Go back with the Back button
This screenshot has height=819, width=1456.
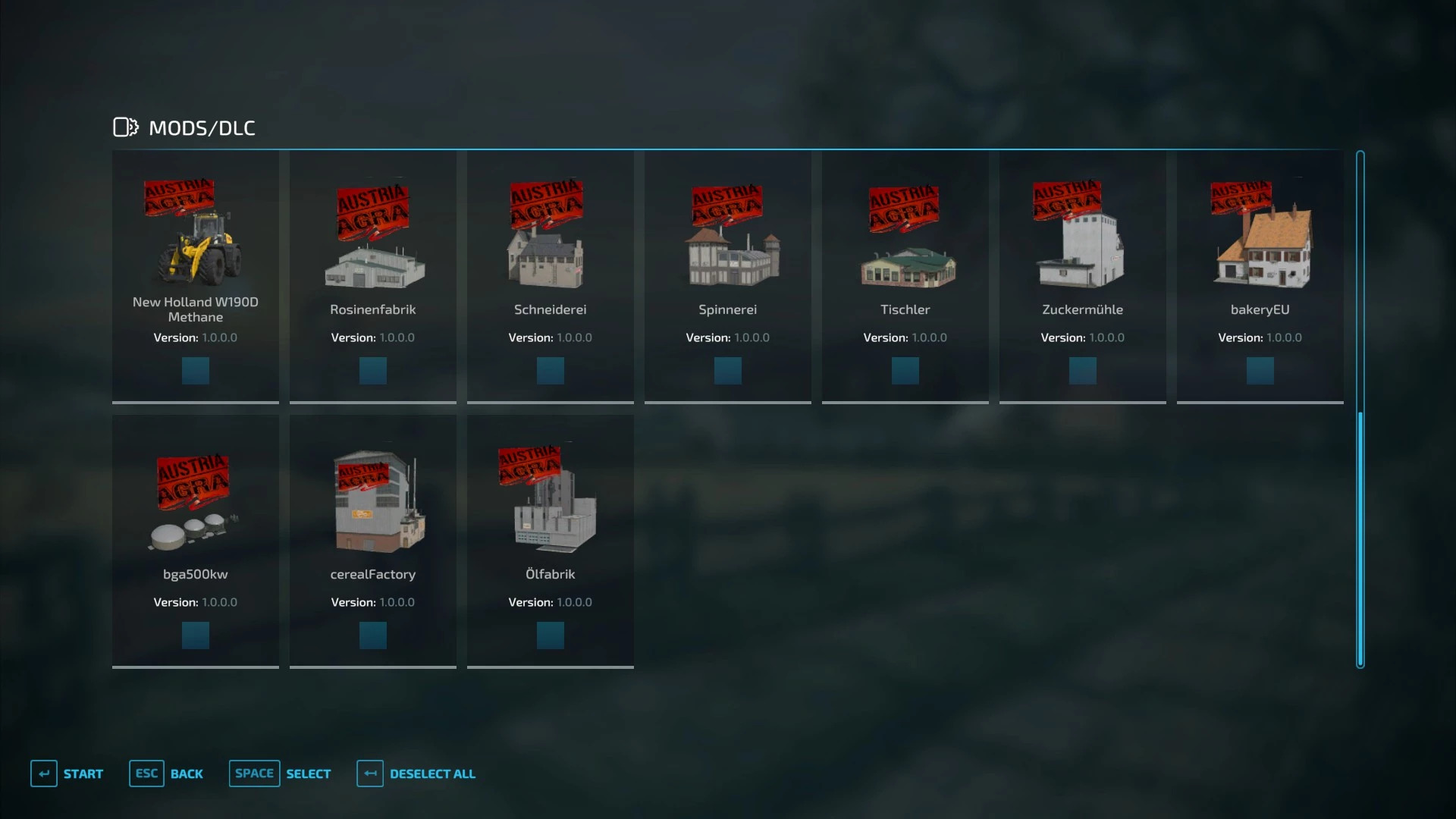[167, 773]
